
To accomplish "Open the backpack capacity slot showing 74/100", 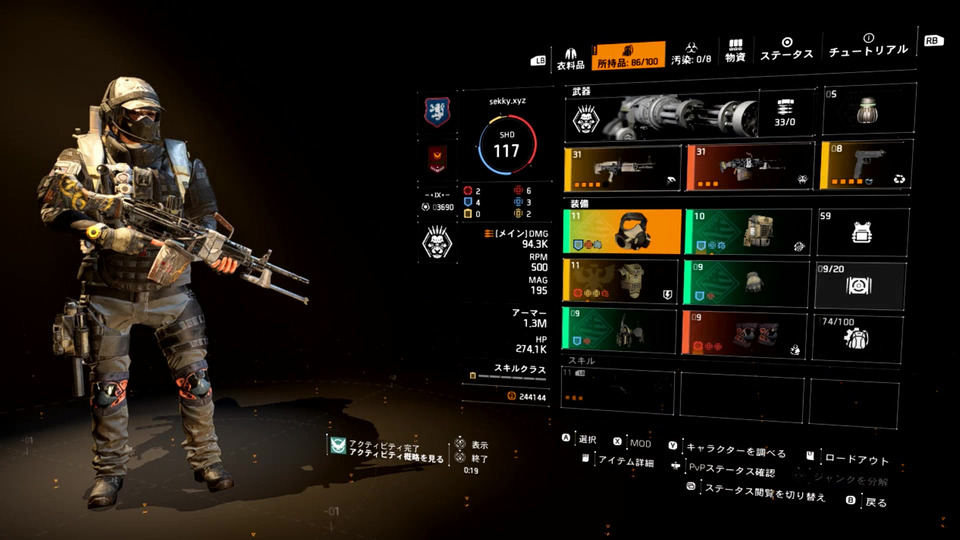I will (x=862, y=336).
